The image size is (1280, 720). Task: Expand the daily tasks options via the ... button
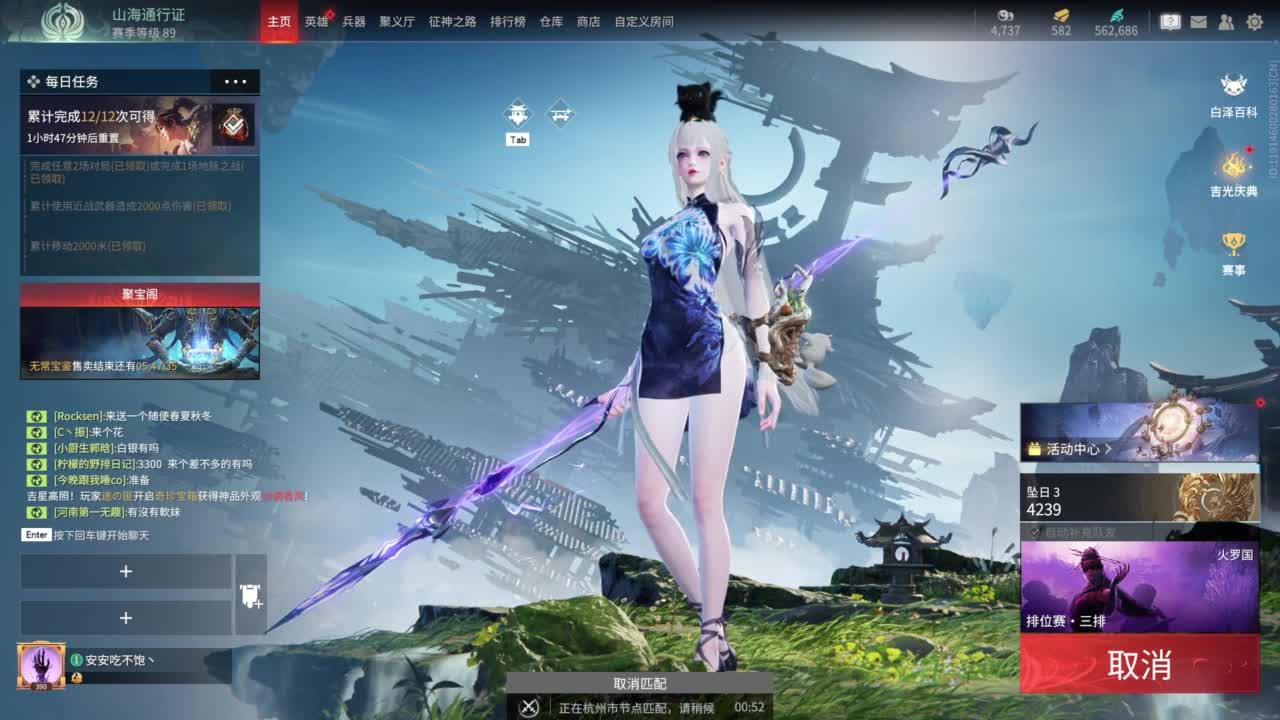coord(237,82)
